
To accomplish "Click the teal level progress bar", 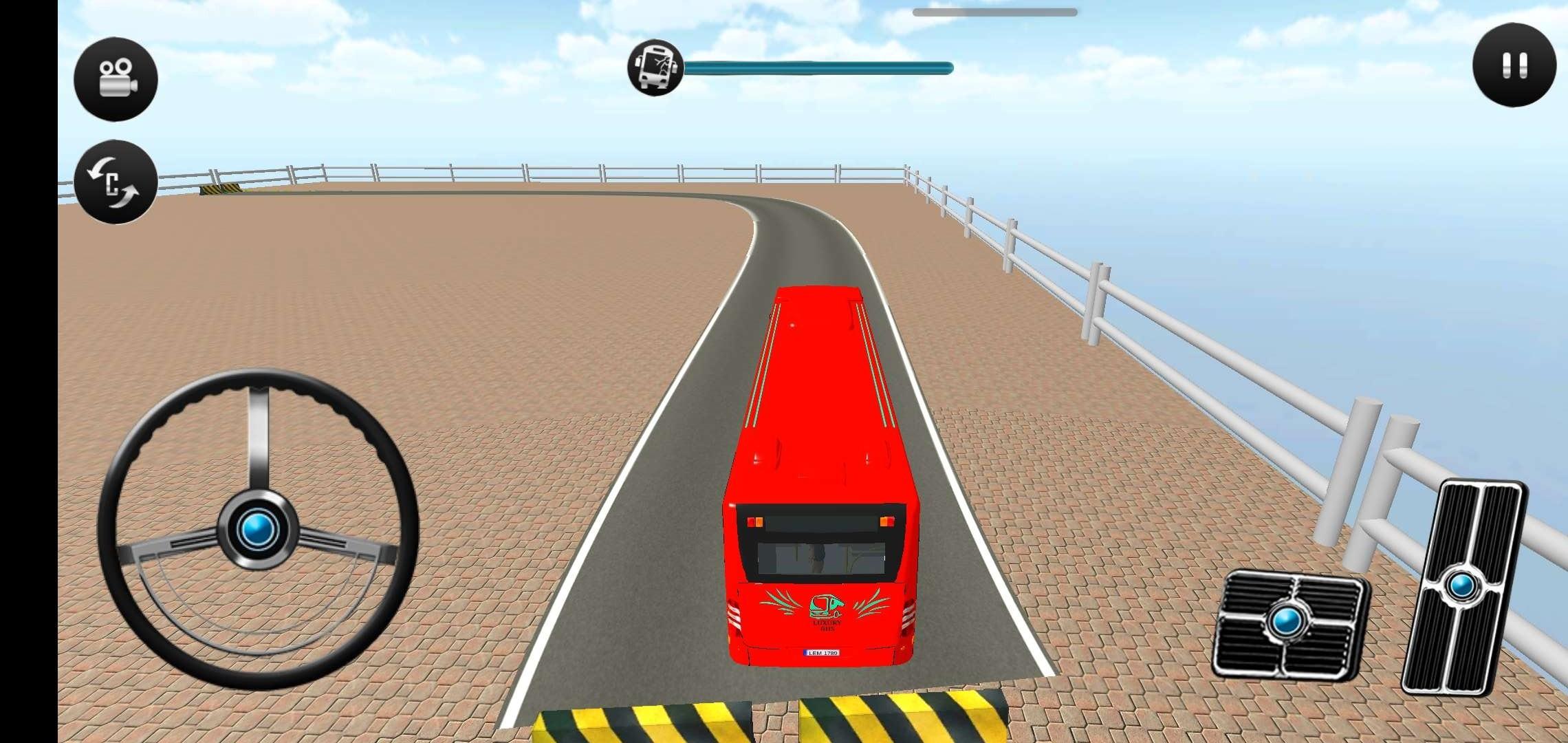I will coord(818,69).
